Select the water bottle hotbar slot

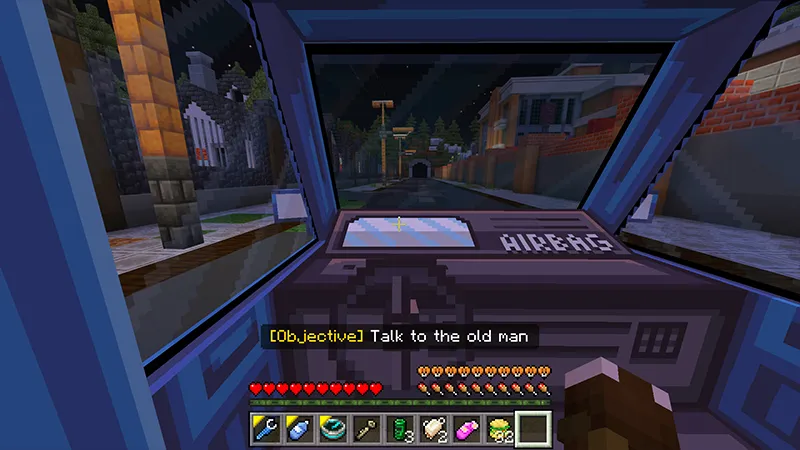point(298,429)
